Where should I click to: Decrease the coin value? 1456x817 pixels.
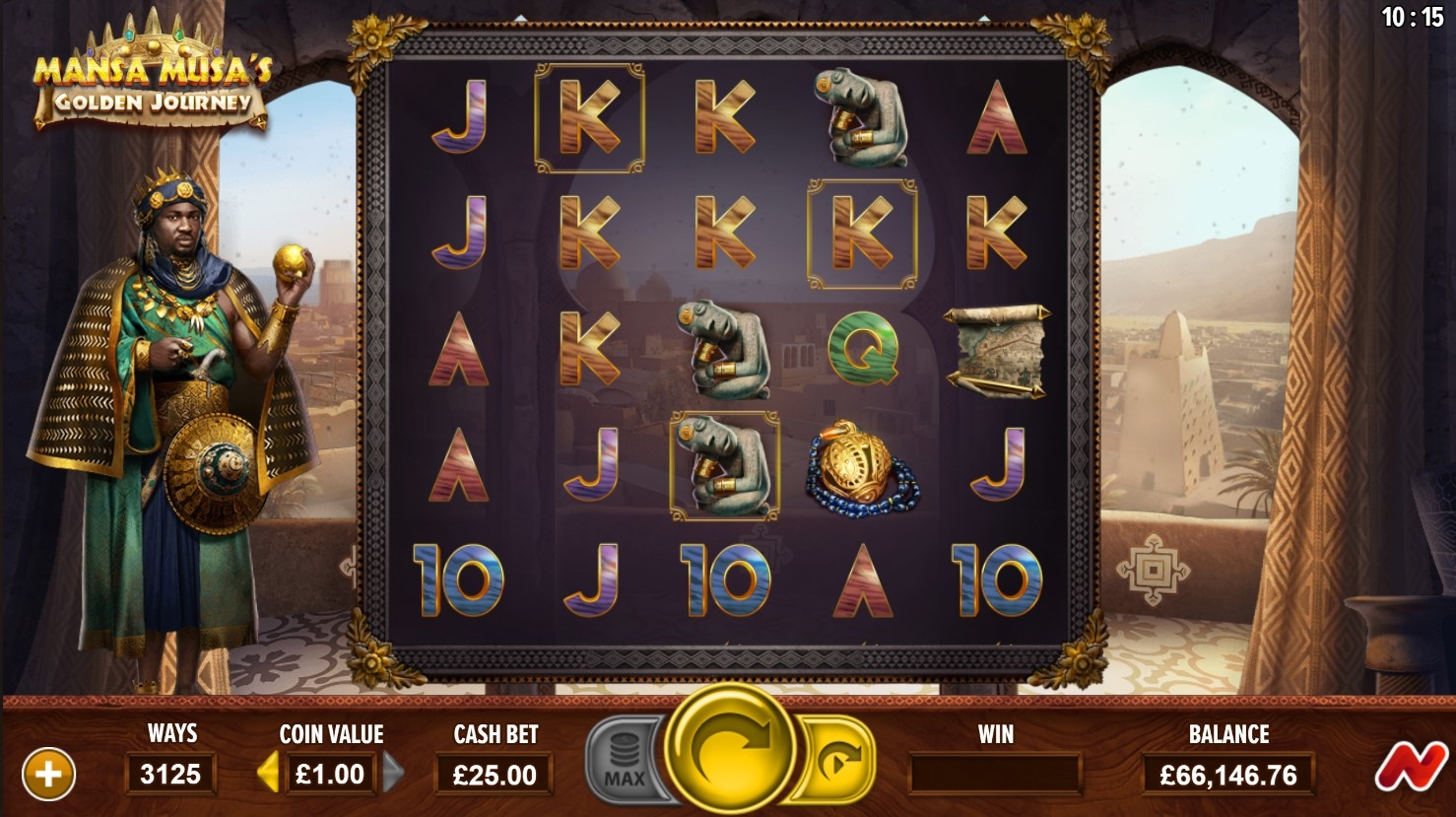[267, 774]
